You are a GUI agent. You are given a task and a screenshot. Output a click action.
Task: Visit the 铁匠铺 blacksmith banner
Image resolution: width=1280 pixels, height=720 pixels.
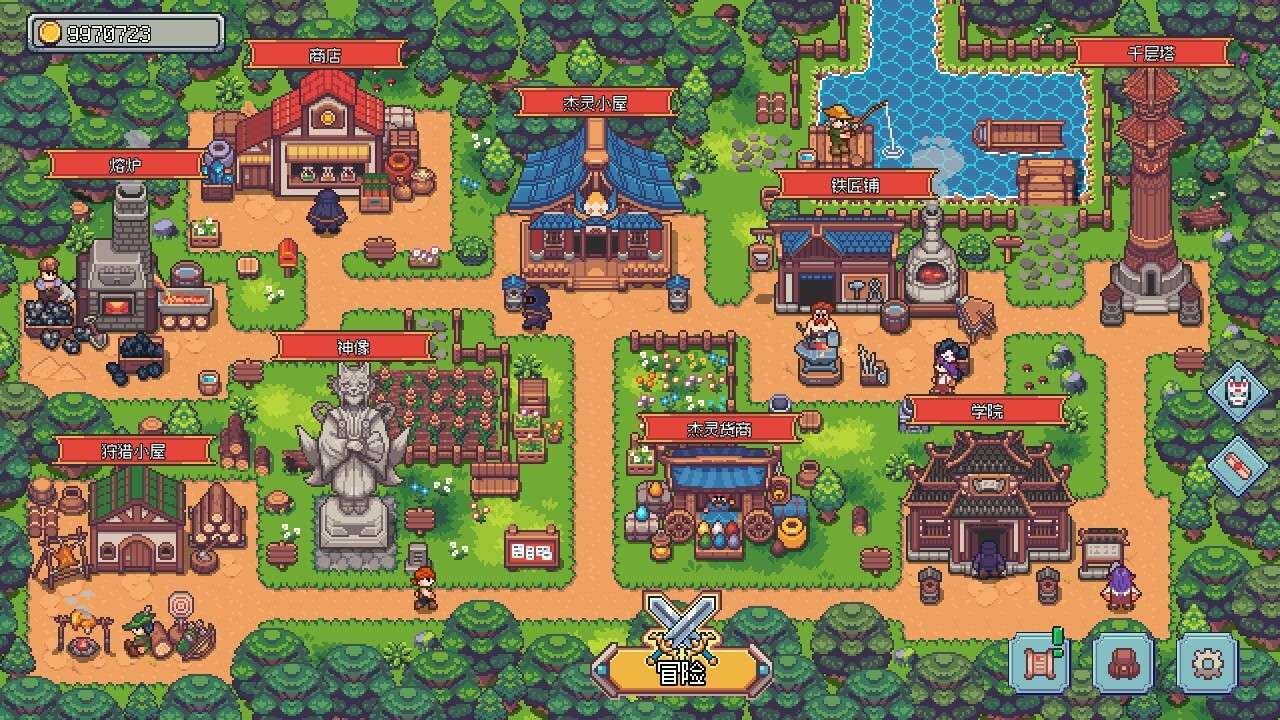coord(855,185)
